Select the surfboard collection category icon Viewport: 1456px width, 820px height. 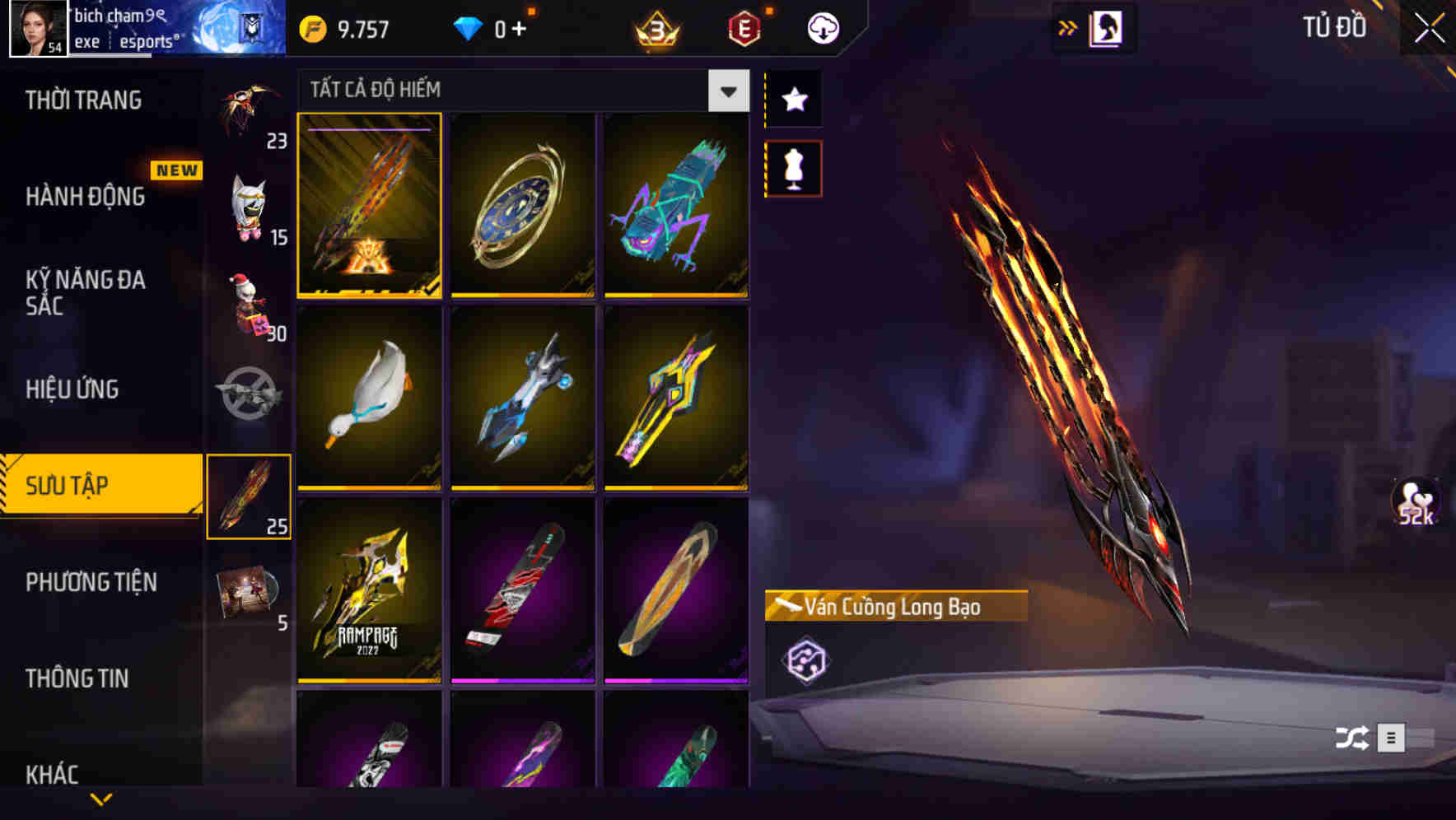[x=250, y=494]
